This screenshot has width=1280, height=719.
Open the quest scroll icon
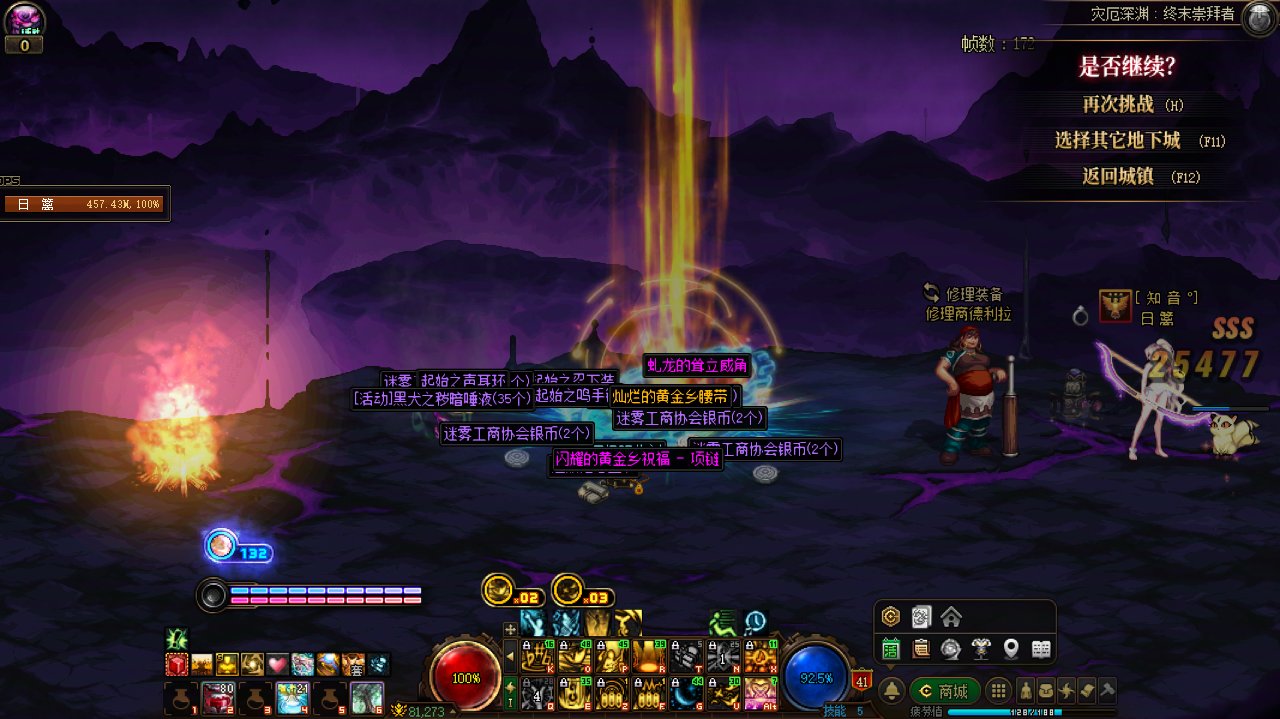coord(1087,690)
